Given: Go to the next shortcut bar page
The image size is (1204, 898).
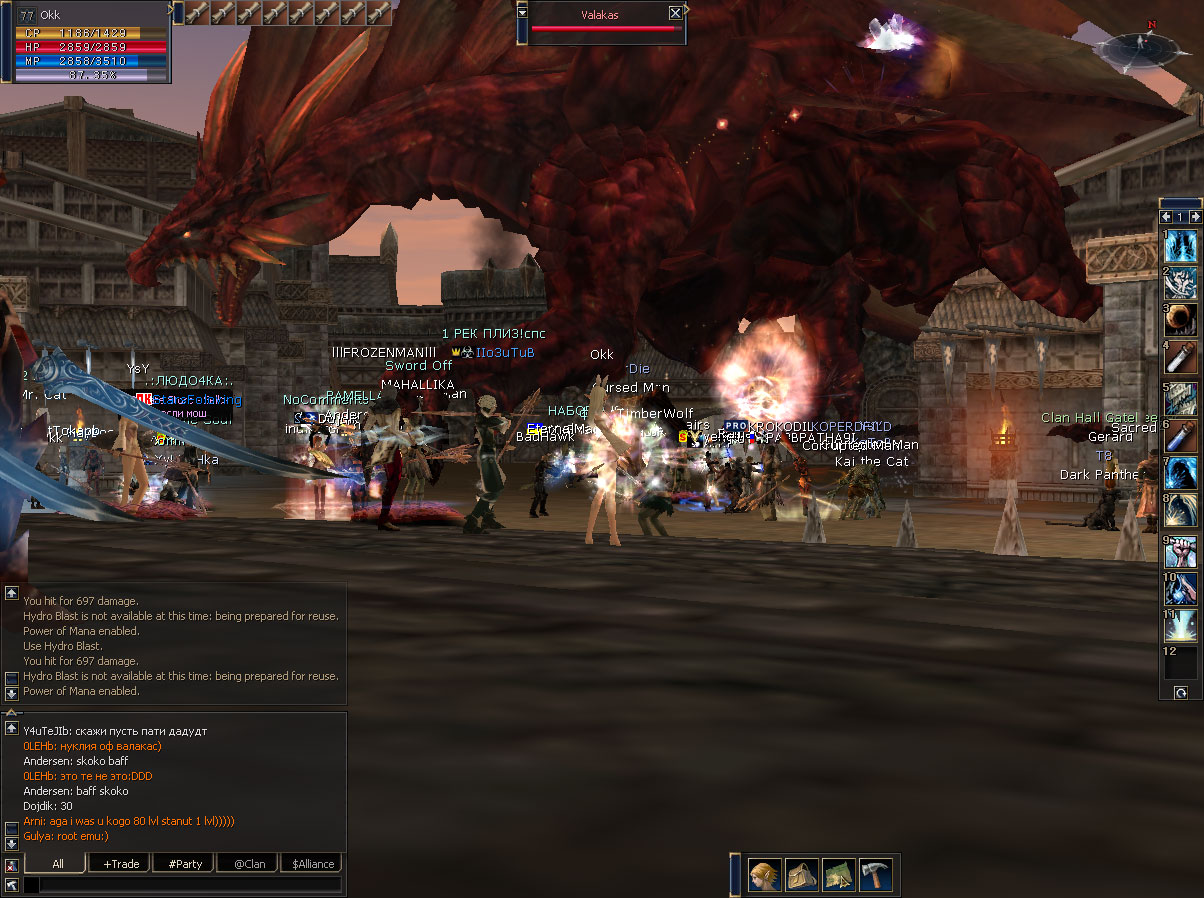Looking at the screenshot, I should (x=1193, y=217).
